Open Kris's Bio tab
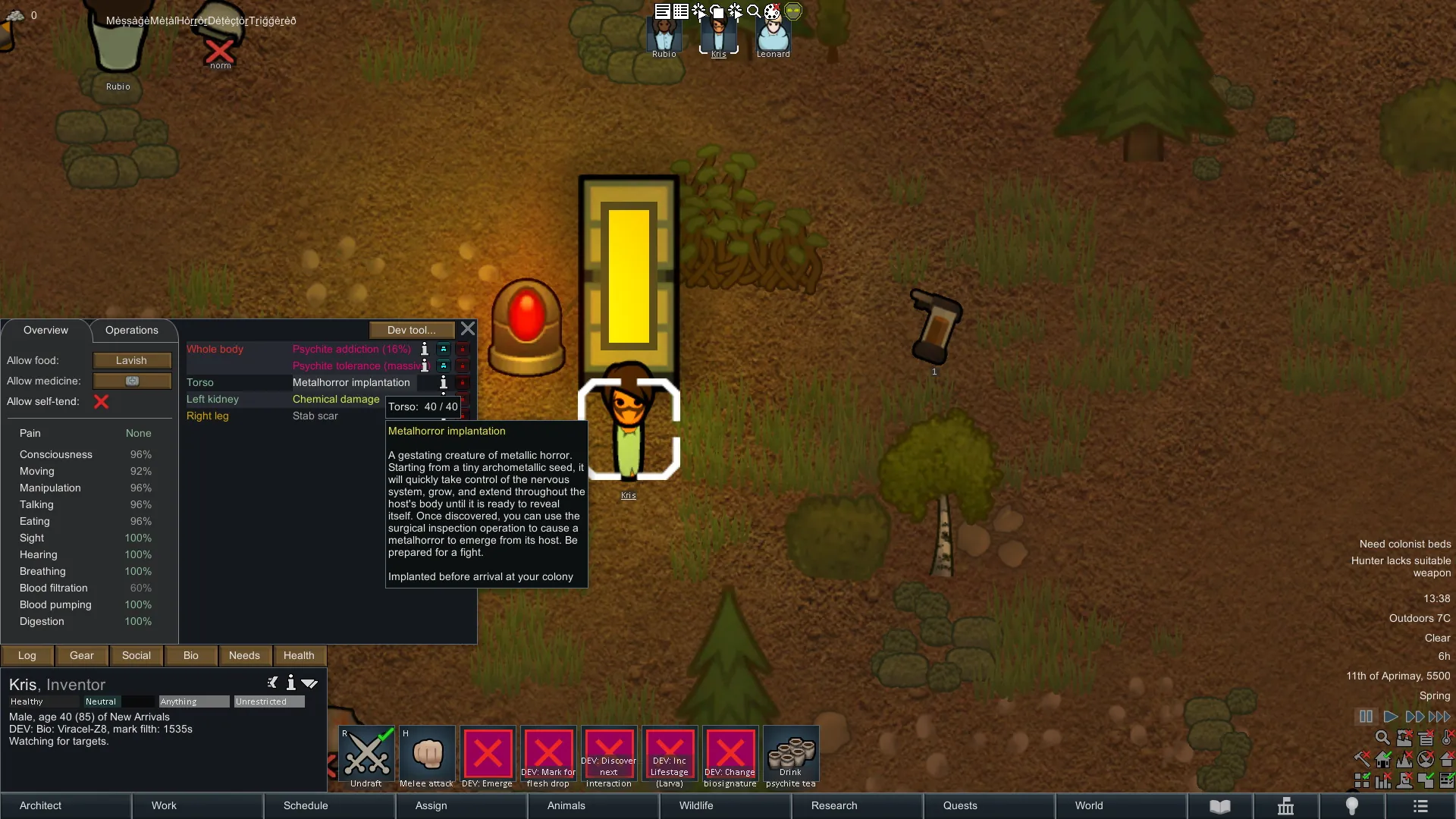 pos(191,656)
